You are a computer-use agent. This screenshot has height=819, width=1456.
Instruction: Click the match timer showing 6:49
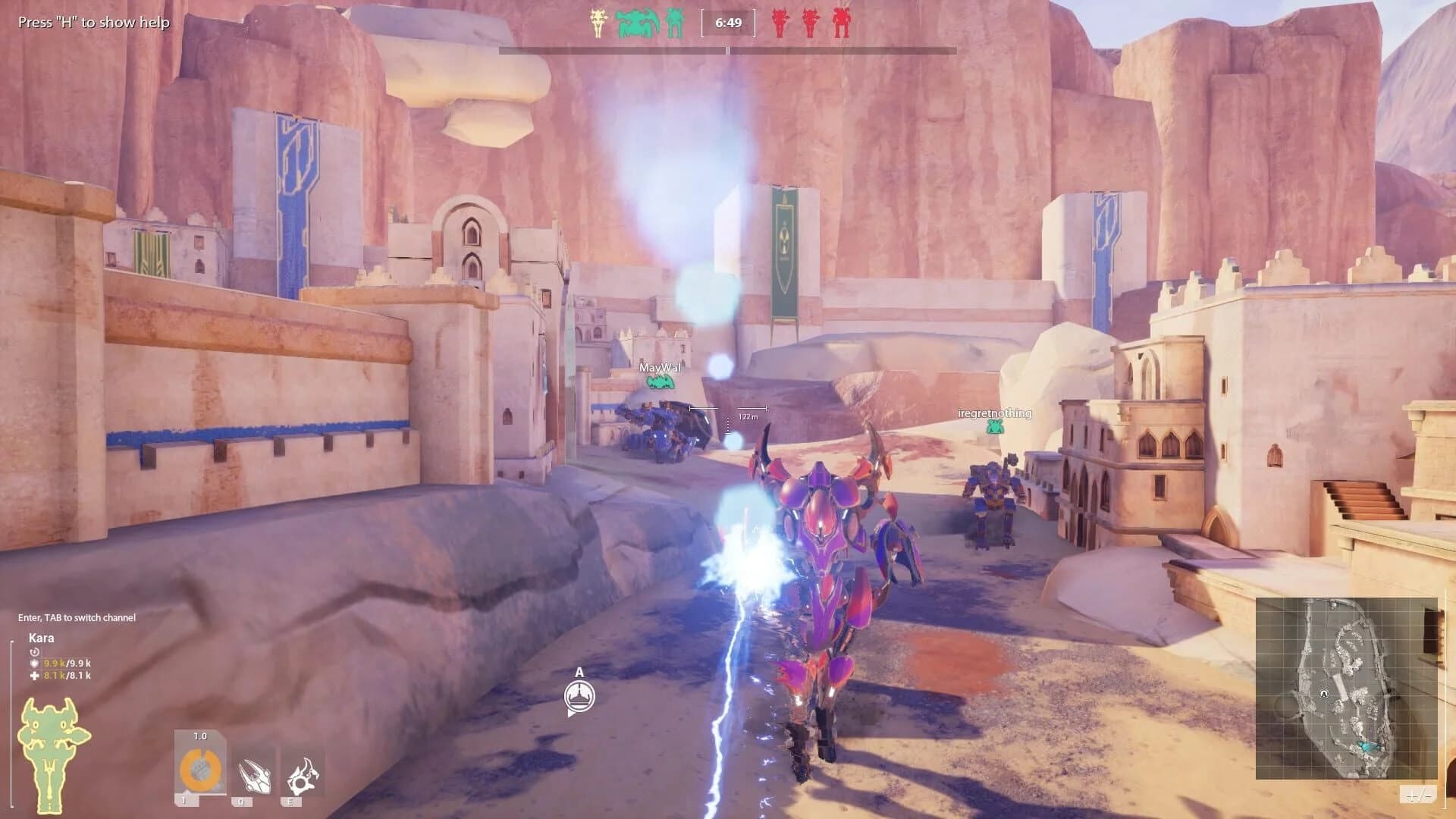coord(728,23)
